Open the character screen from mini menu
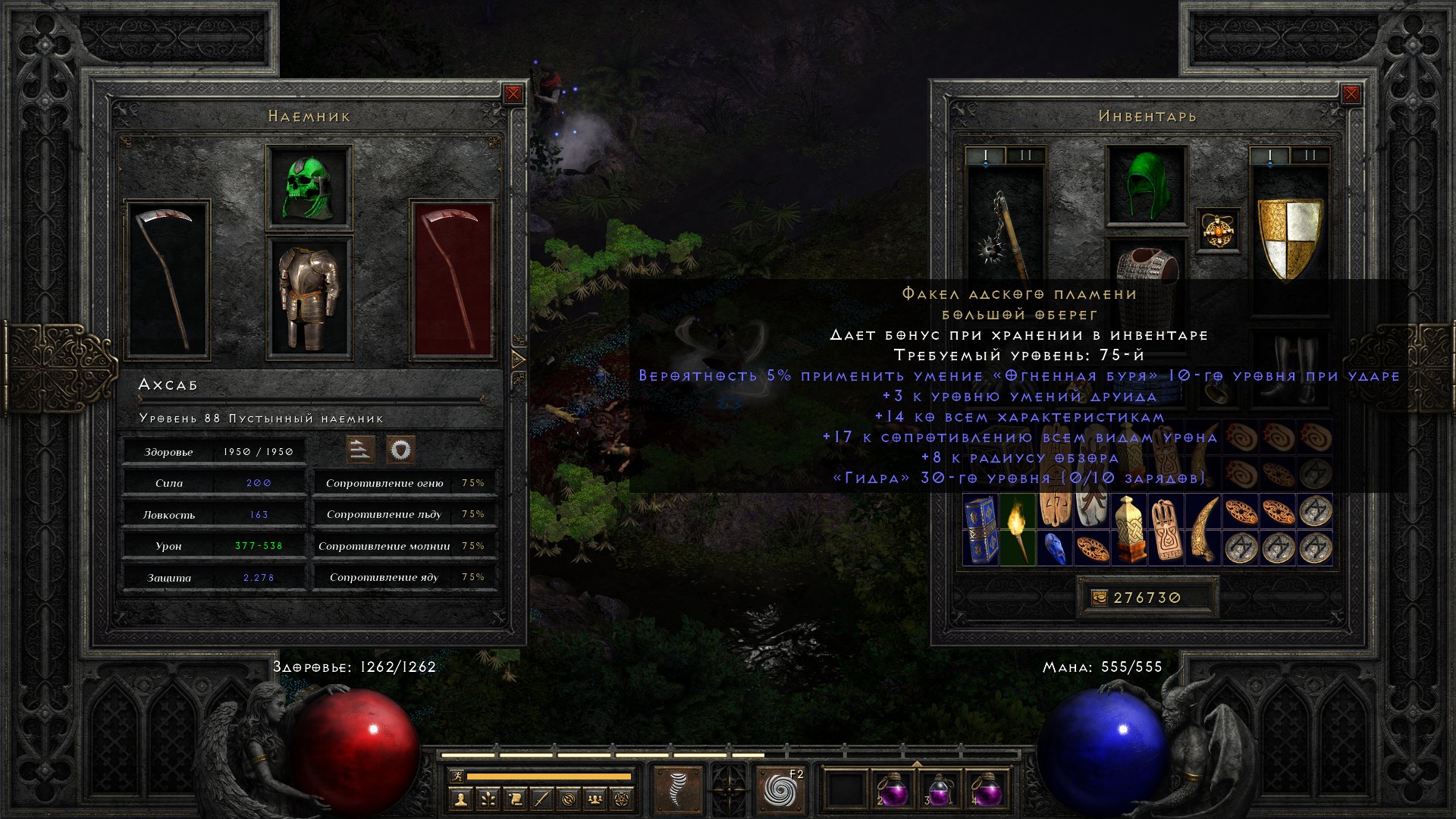This screenshot has width=1456, height=819. tap(460, 799)
